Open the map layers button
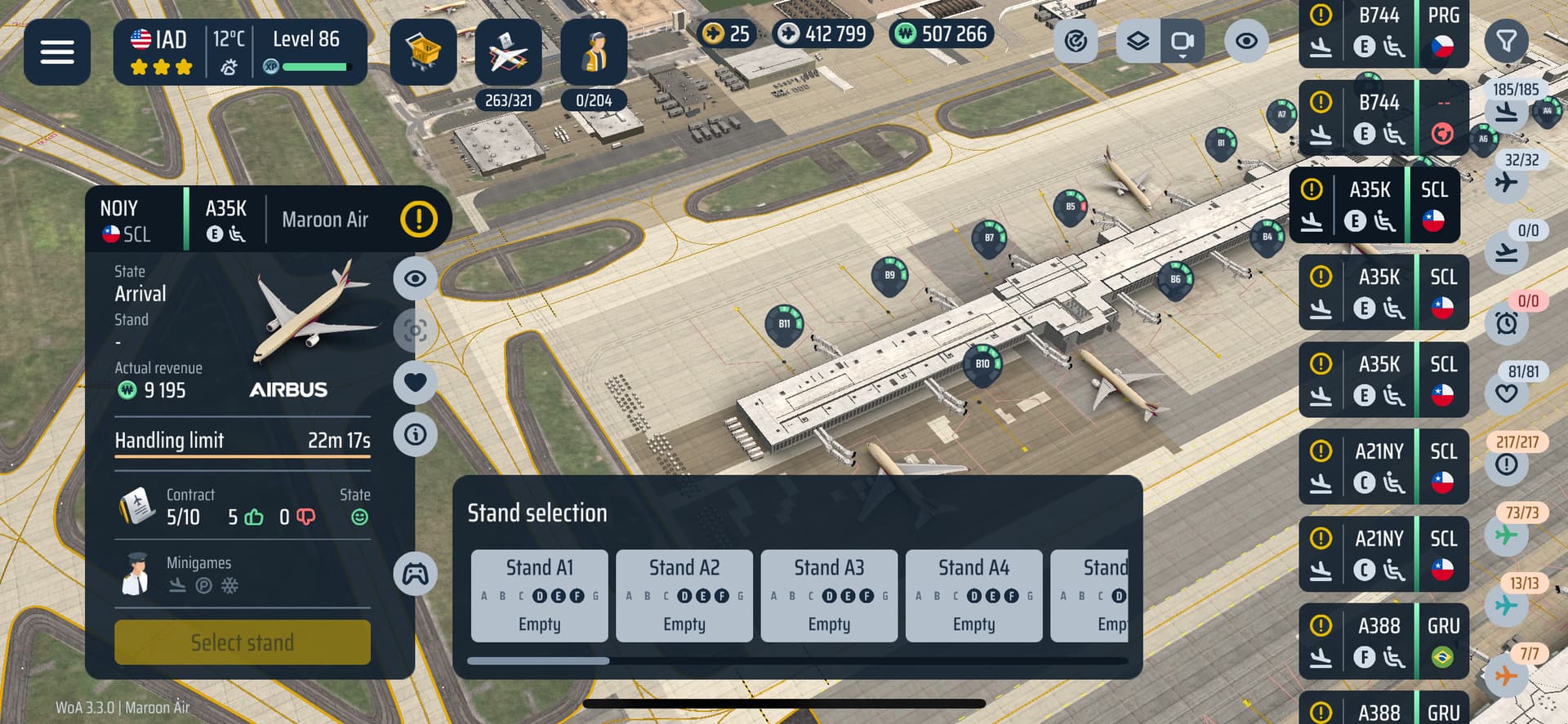Viewport: 1568px width, 724px height. coord(1138,41)
